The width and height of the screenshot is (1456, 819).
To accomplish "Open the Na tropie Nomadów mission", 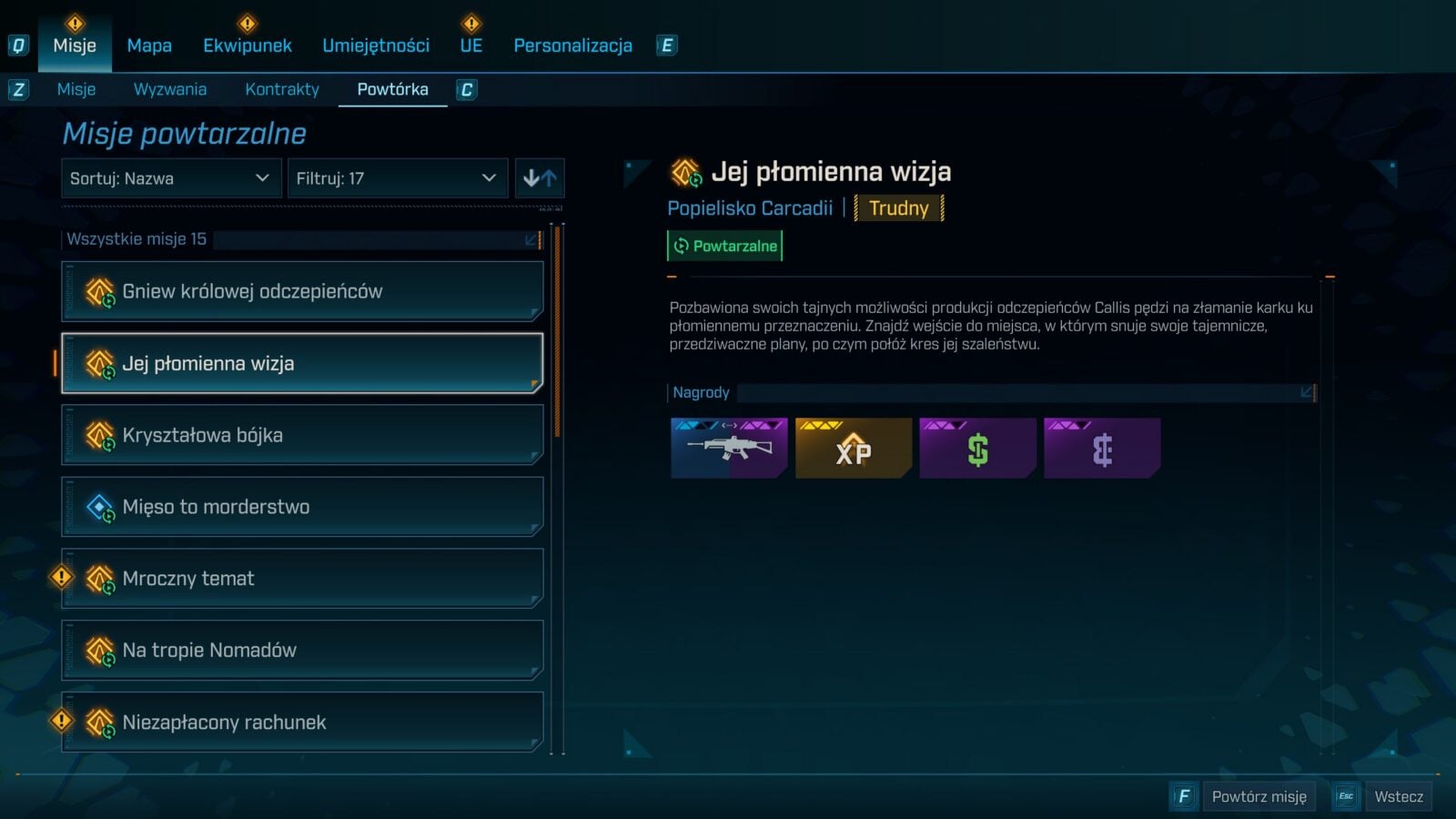I will (302, 651).
